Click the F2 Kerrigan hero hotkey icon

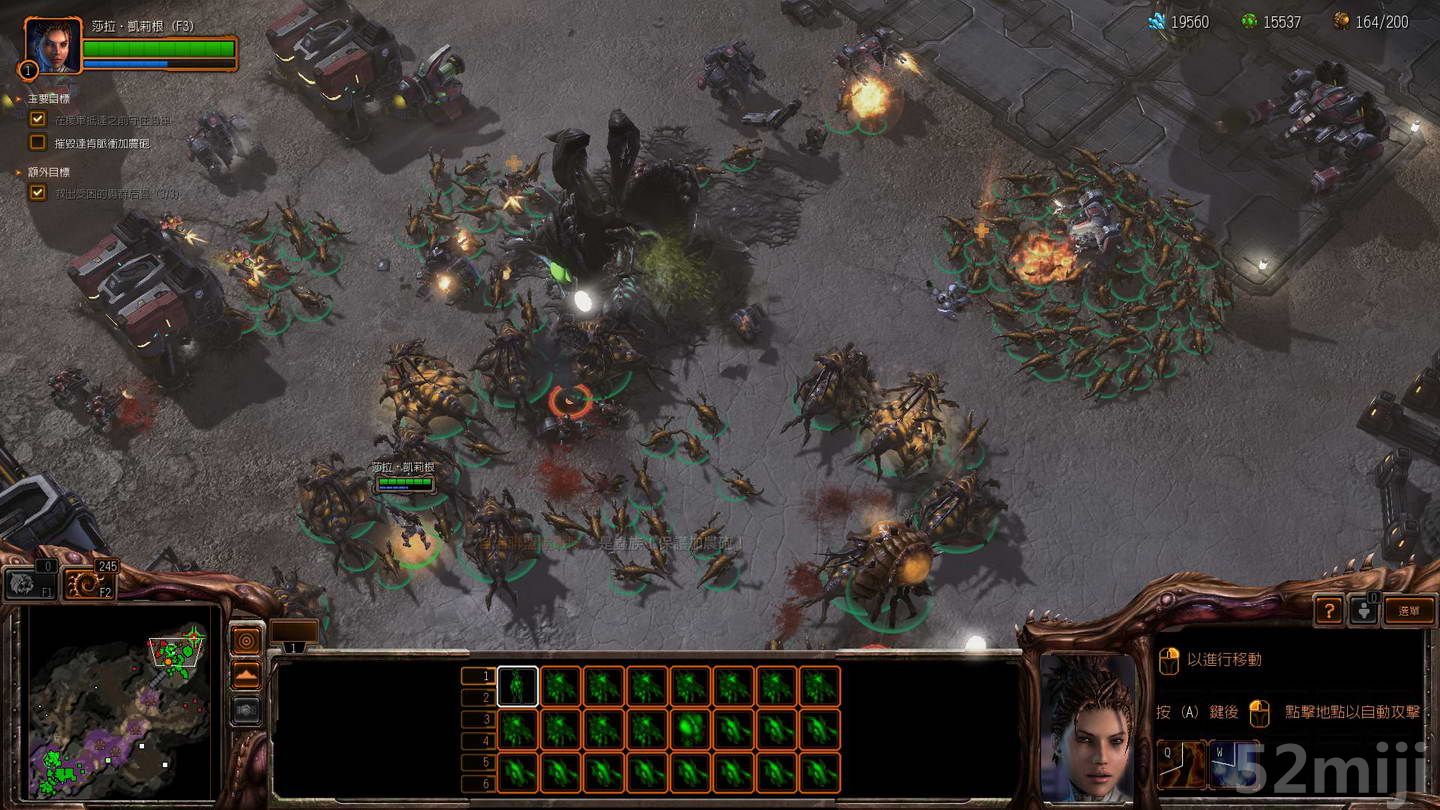point(86,582)
